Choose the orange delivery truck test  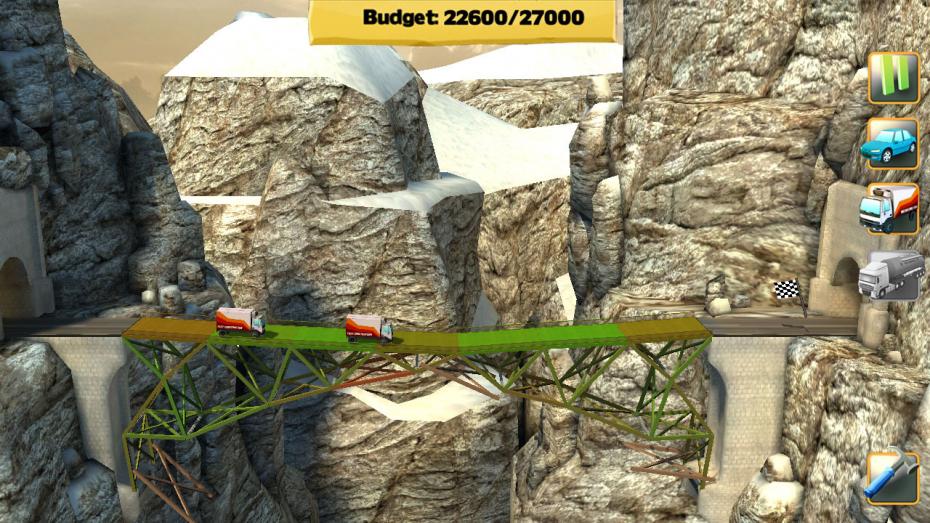890,209
